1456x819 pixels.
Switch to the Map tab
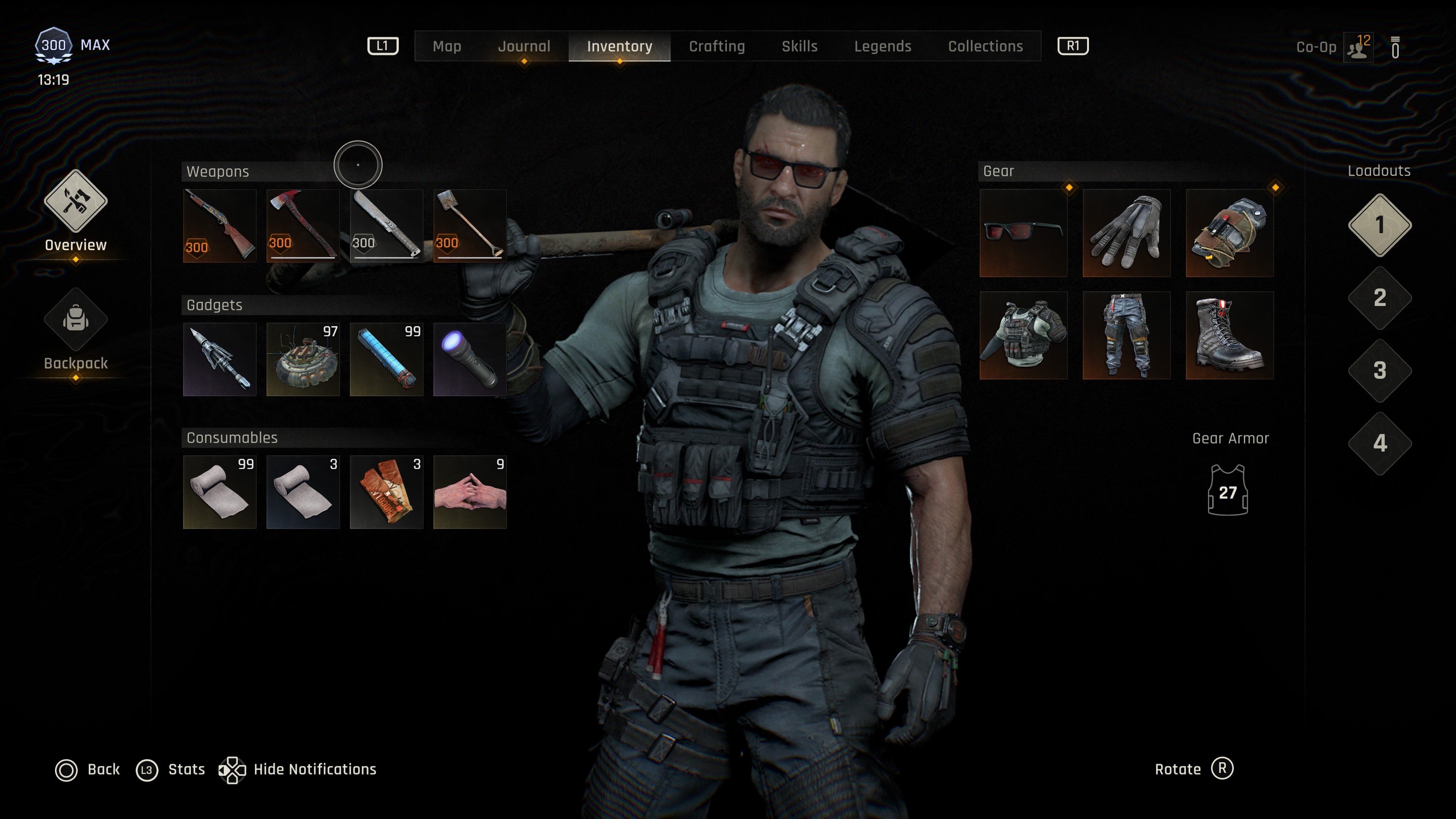coord(447,46)
